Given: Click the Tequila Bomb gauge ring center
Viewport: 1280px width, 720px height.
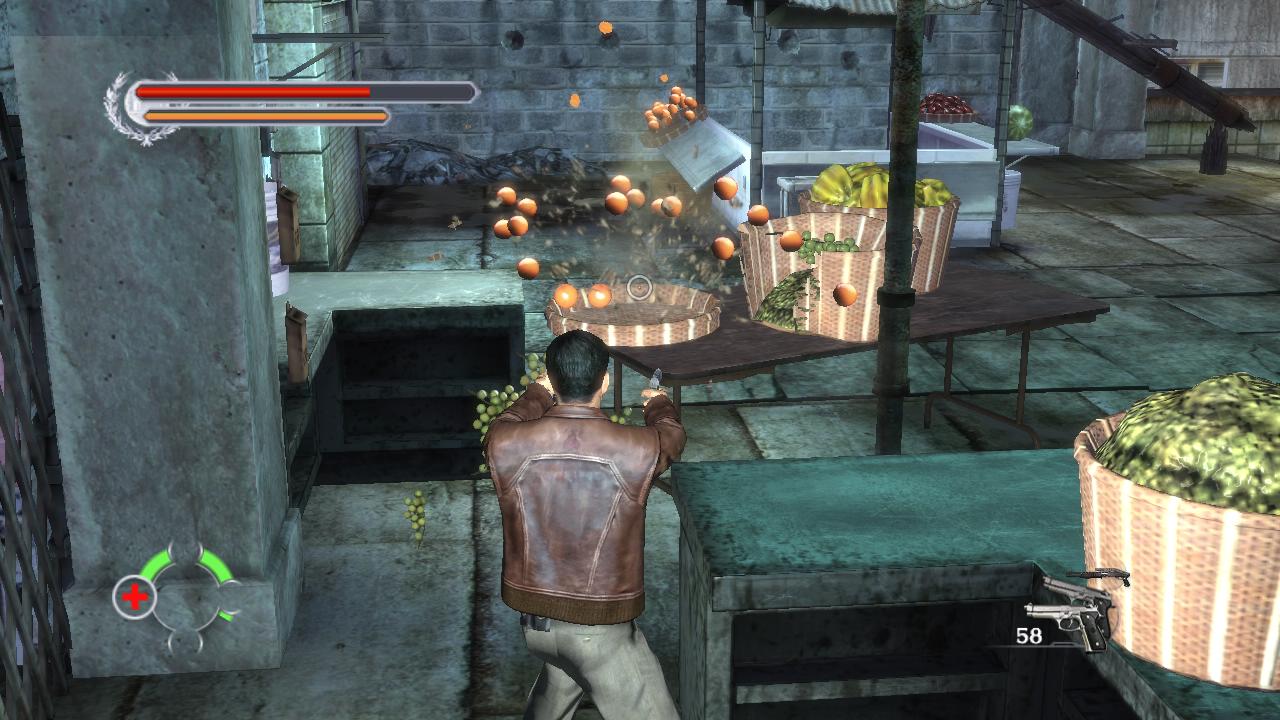Looking at the screenshot, I should click(187, 599).
